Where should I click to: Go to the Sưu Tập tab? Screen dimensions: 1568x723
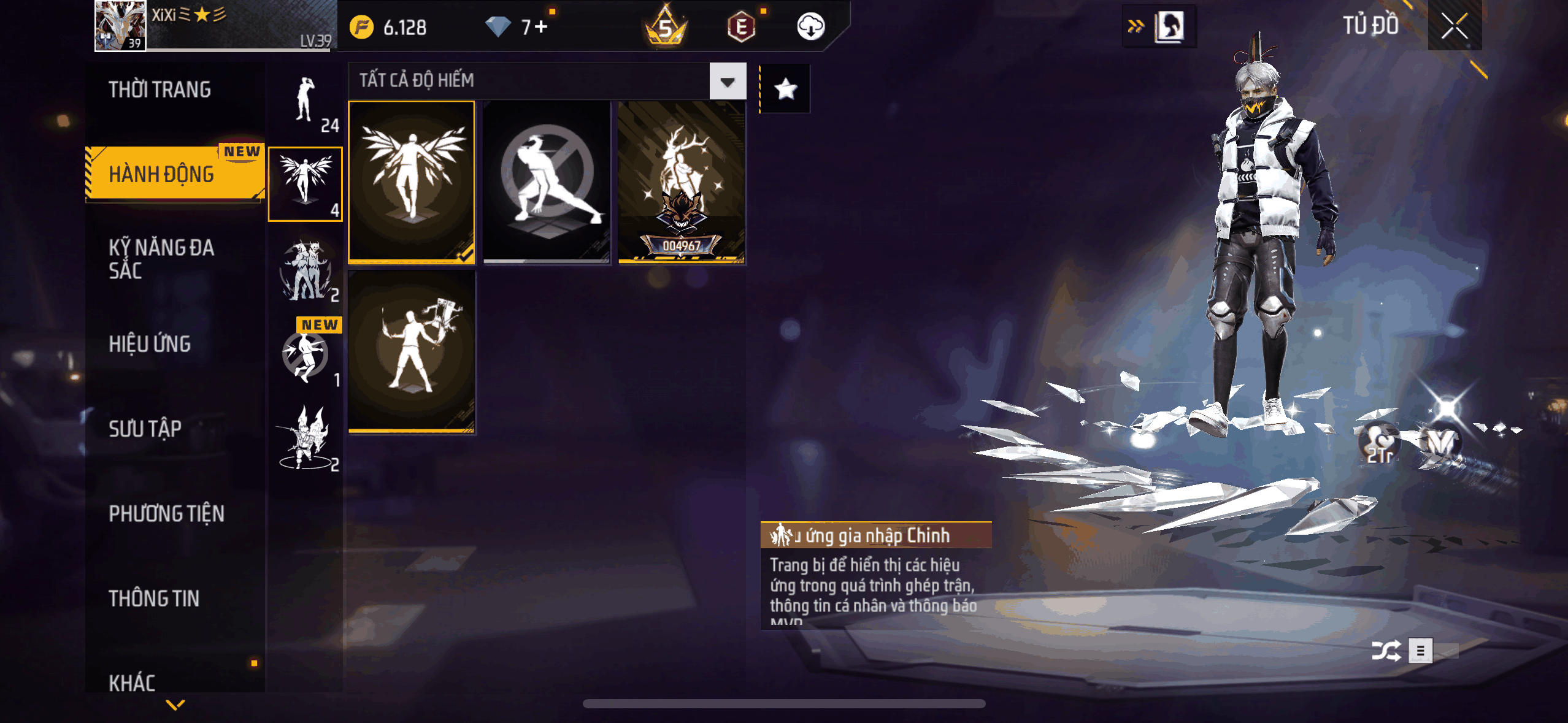(x=145, y=429)
